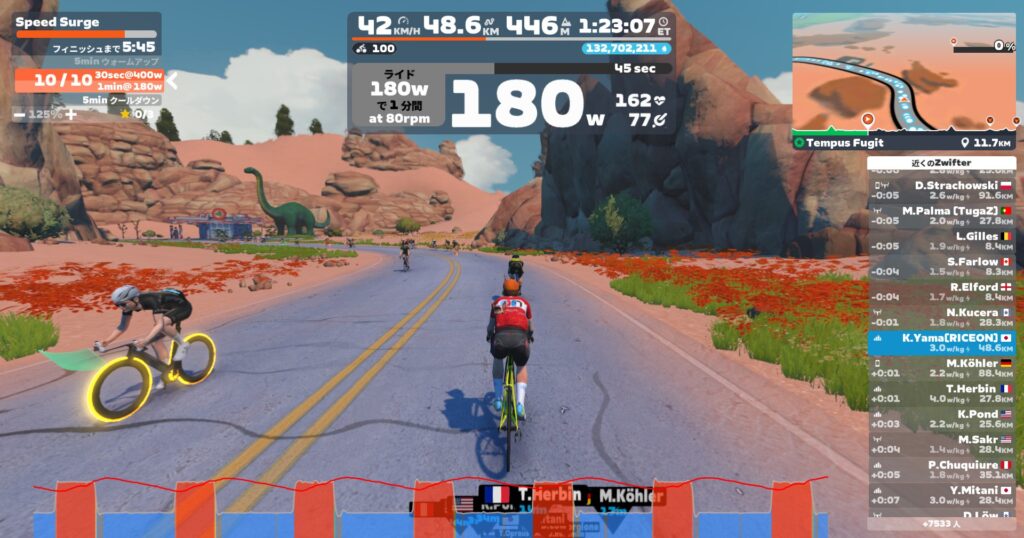The width and height of the screenshot is (1024, 538).
Task: Click K.Pond in the riders list
Action: [941, 420]
